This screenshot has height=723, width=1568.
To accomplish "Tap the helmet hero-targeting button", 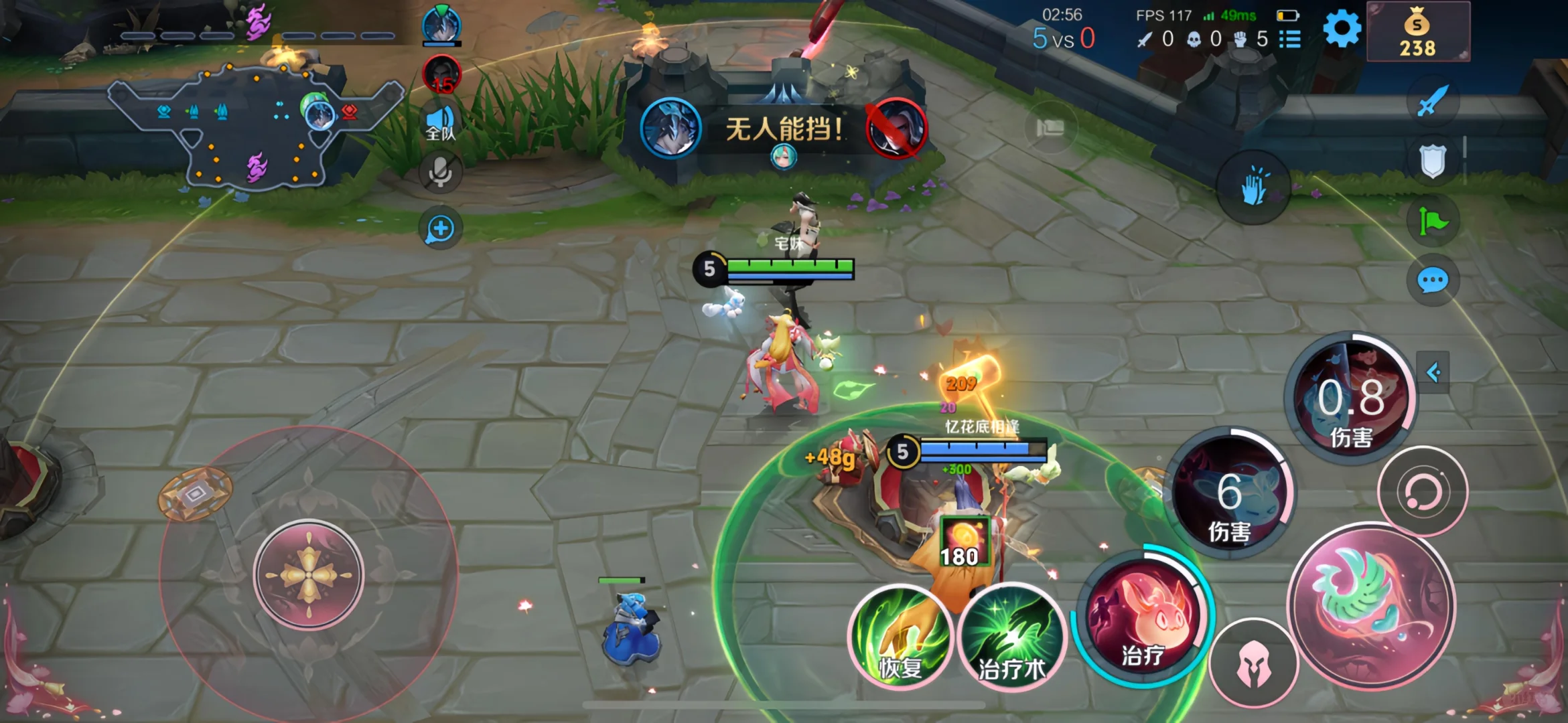I will [x=1253, y=663].
